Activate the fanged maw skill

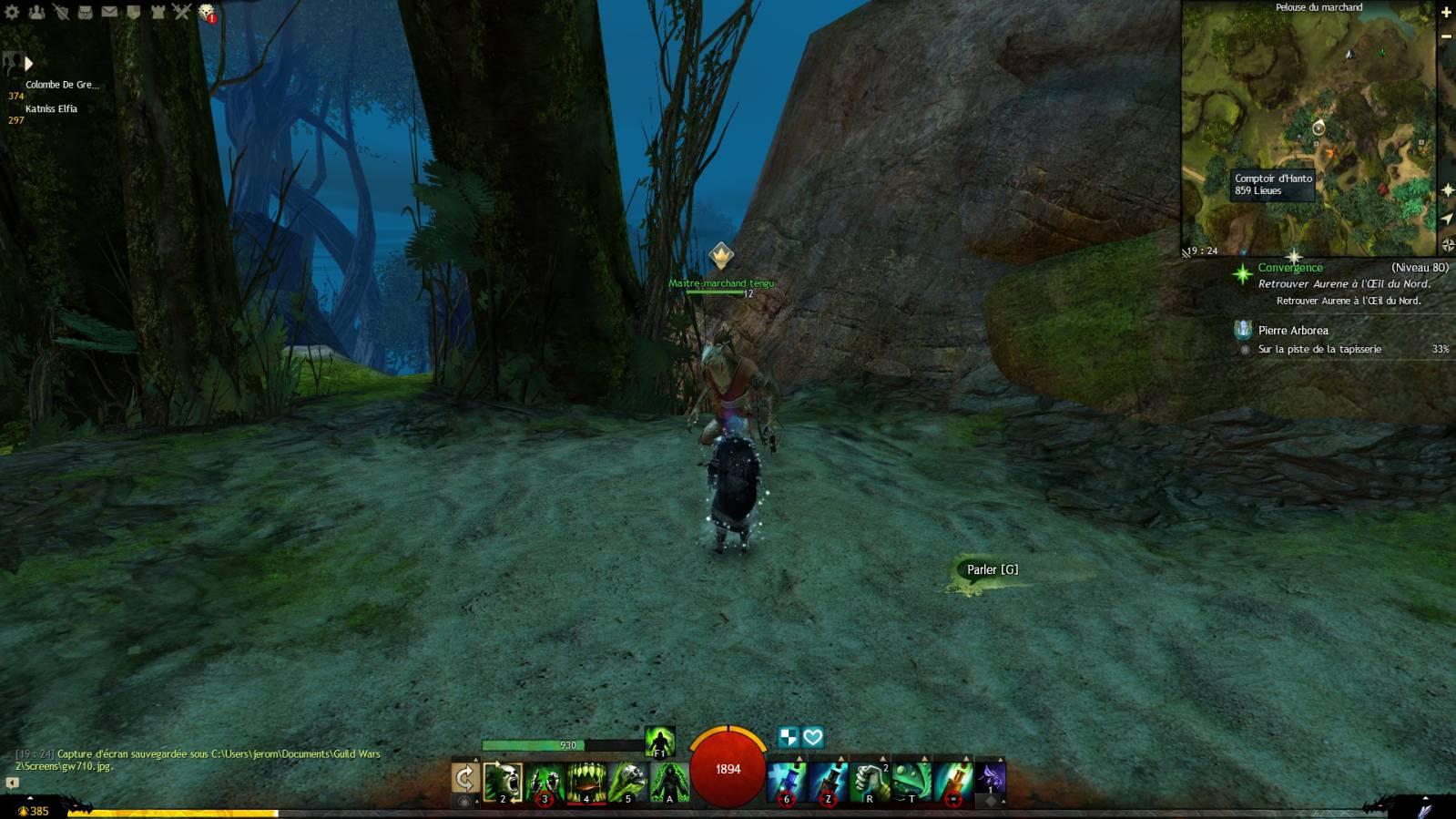point(586,782)
